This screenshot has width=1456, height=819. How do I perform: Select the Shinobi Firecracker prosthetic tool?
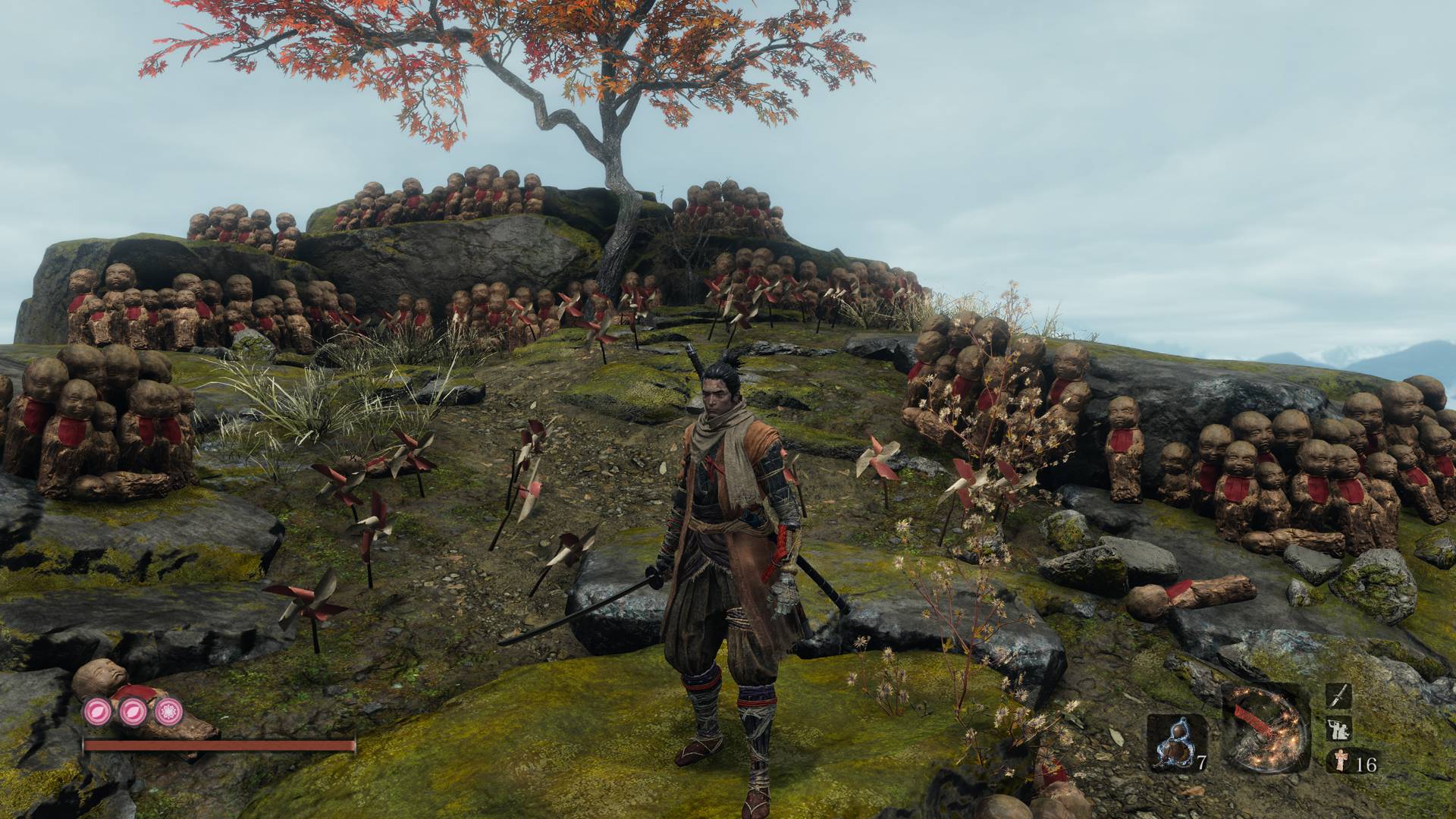tap(1266, 729)
